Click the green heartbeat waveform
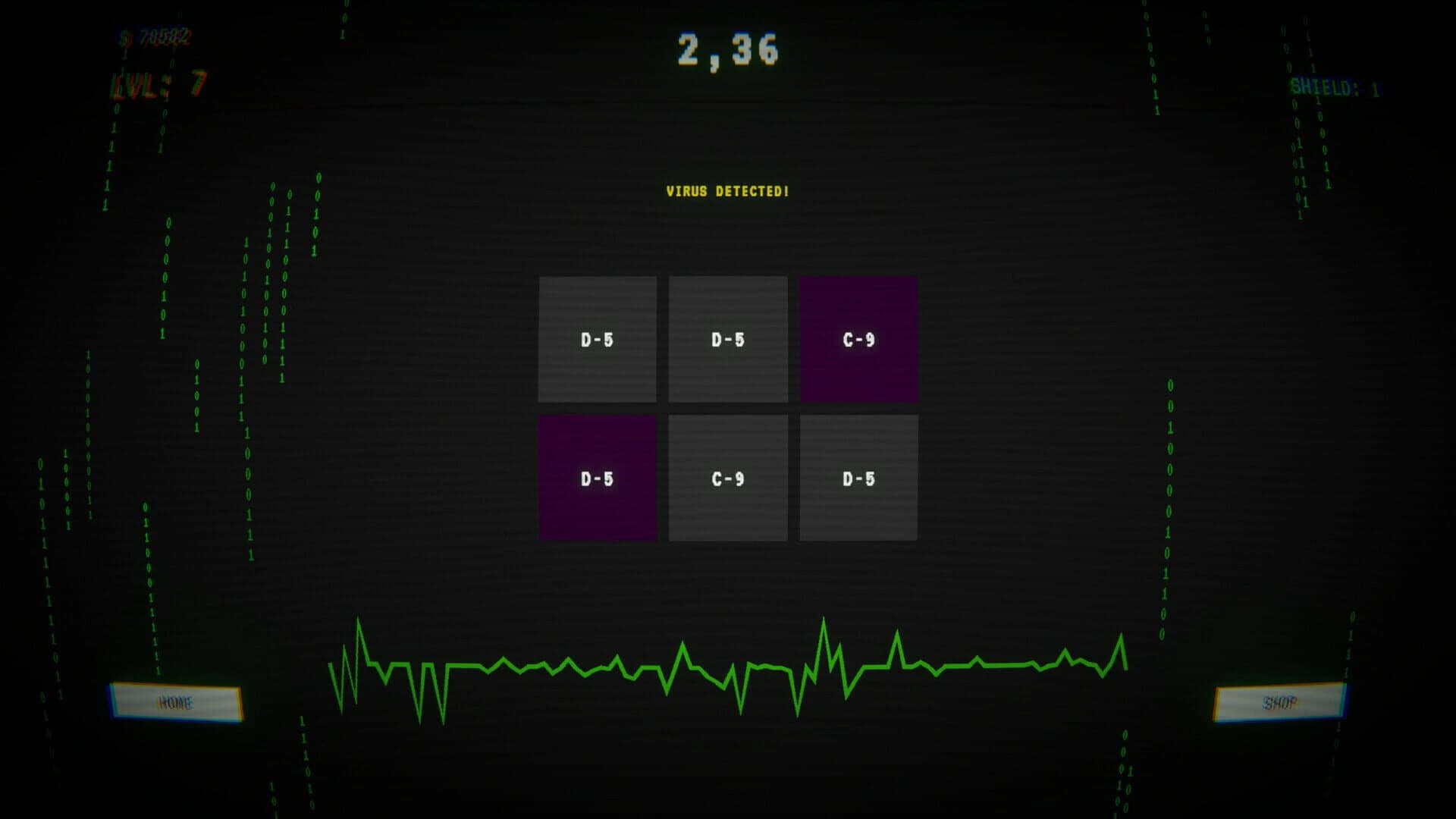The image size is (1456, 819). 728,667
